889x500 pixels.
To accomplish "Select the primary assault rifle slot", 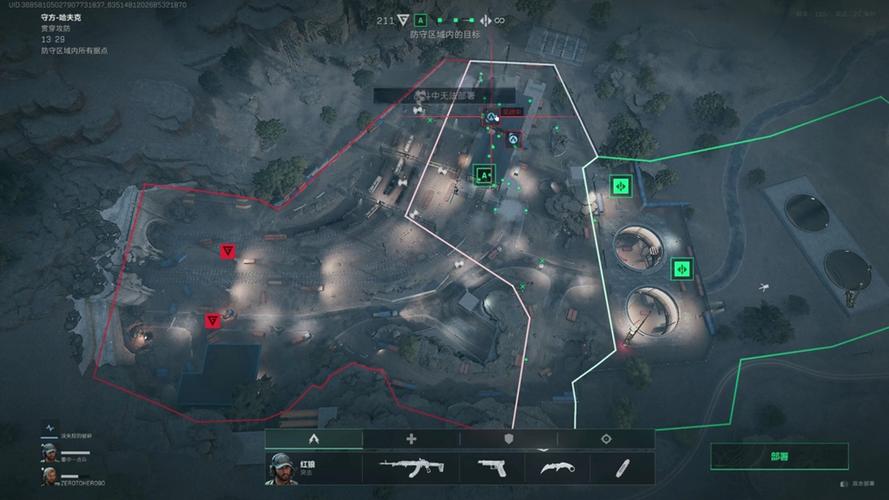I will pyautogui.click(x=408, y=467).
